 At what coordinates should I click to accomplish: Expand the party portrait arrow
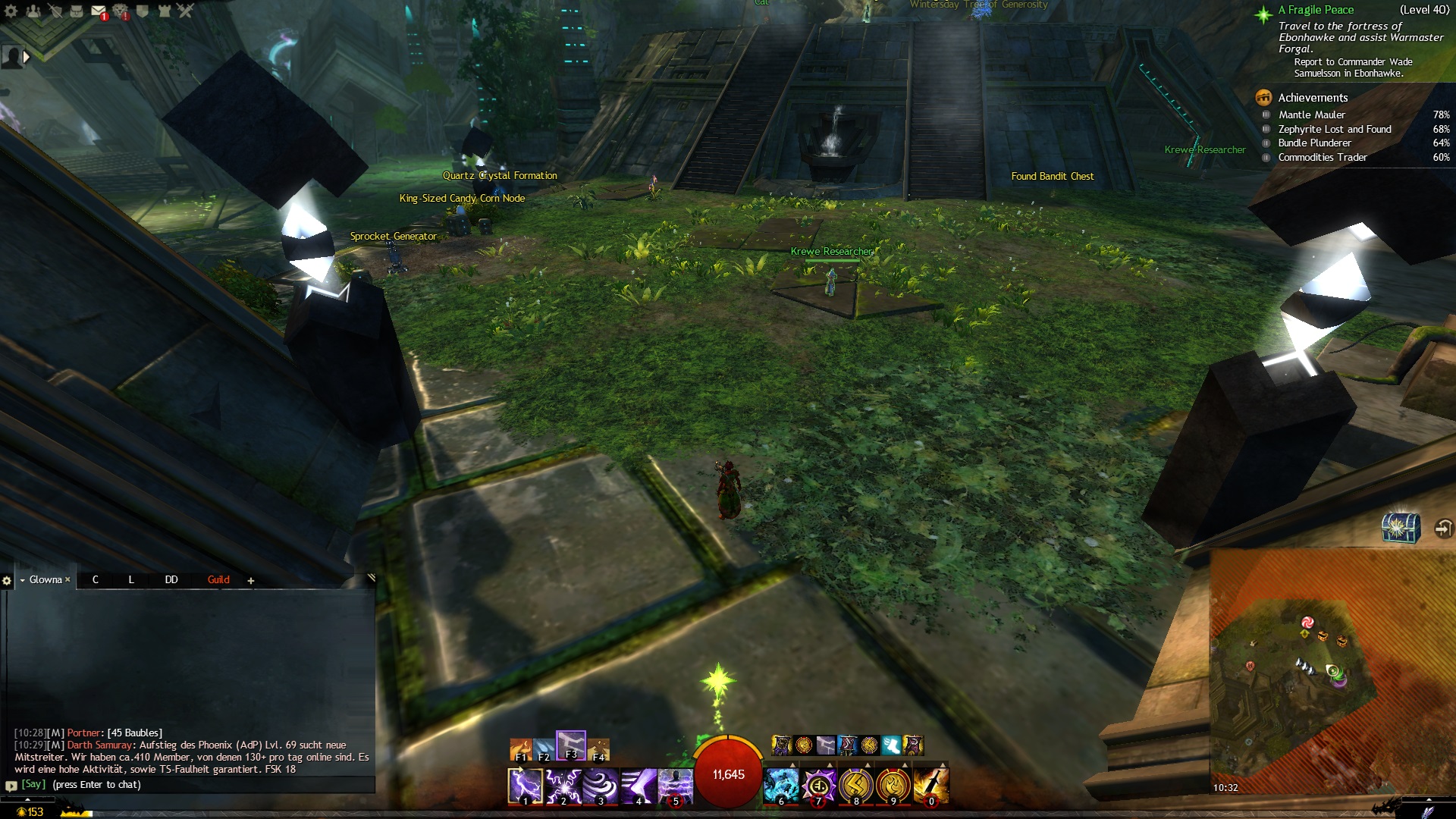click(27, 56)
